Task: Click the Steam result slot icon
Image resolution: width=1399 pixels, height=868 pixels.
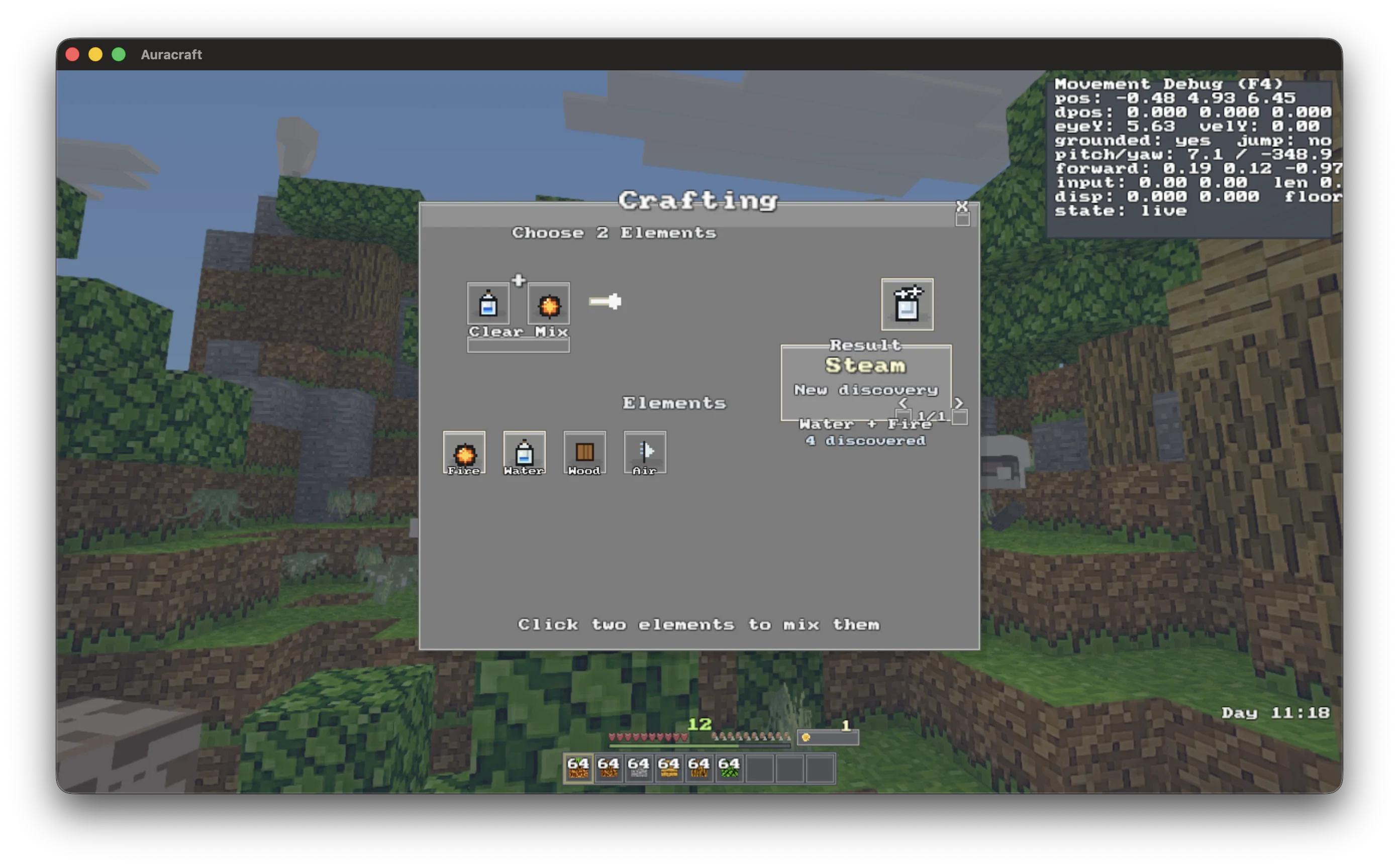Action: coord(907,304)
